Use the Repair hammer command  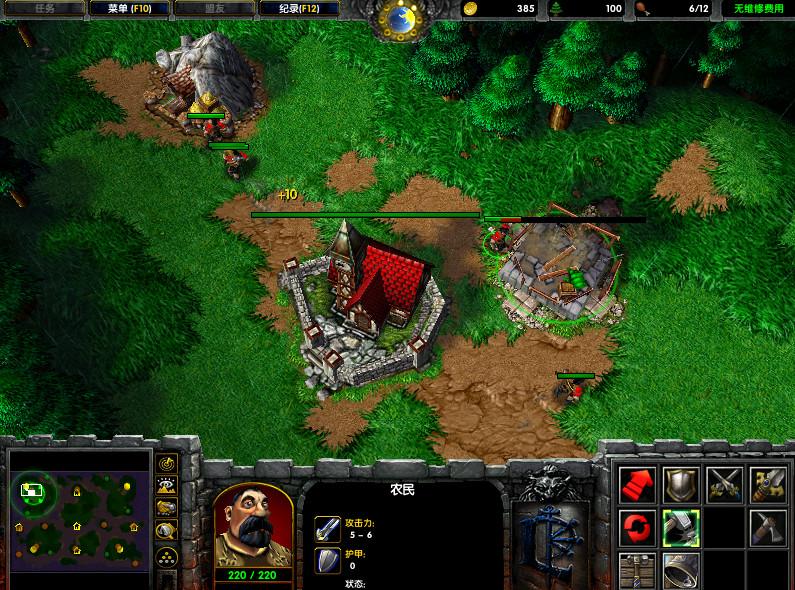(768, 484)
